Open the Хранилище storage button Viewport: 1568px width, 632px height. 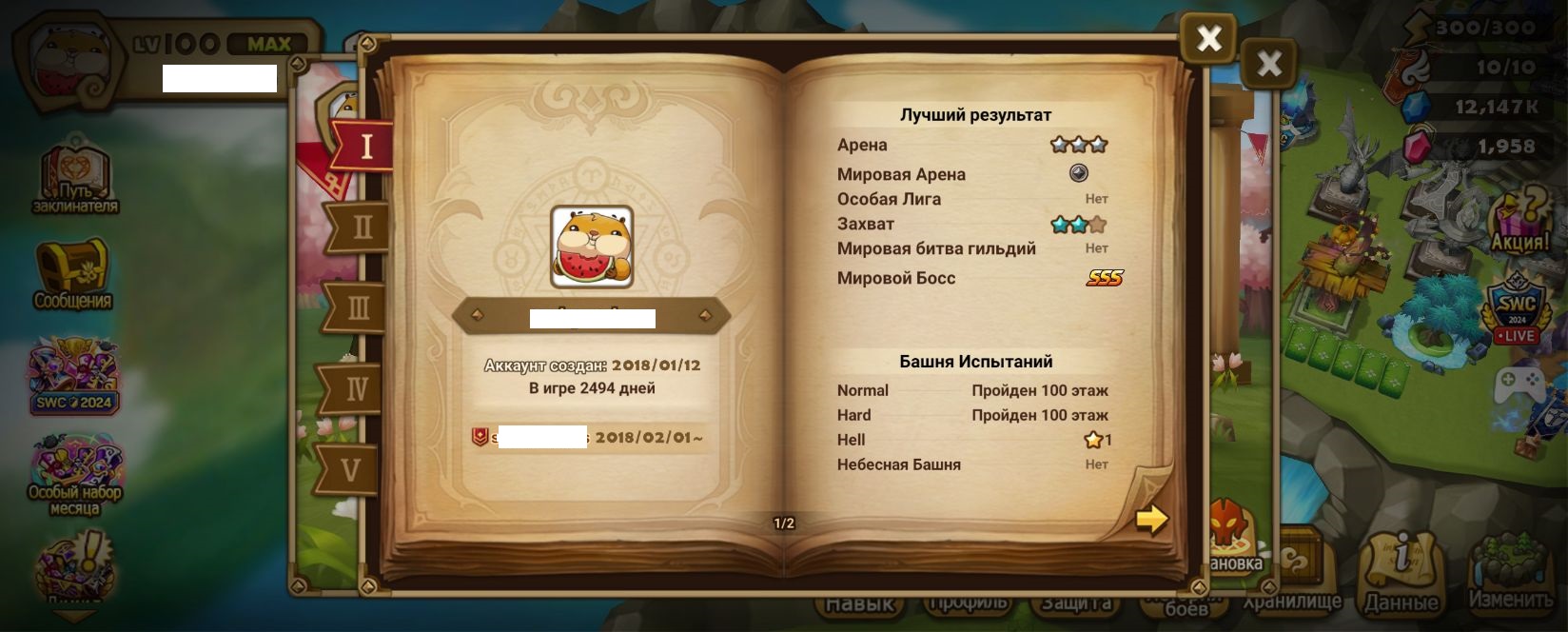point(1296,571)
